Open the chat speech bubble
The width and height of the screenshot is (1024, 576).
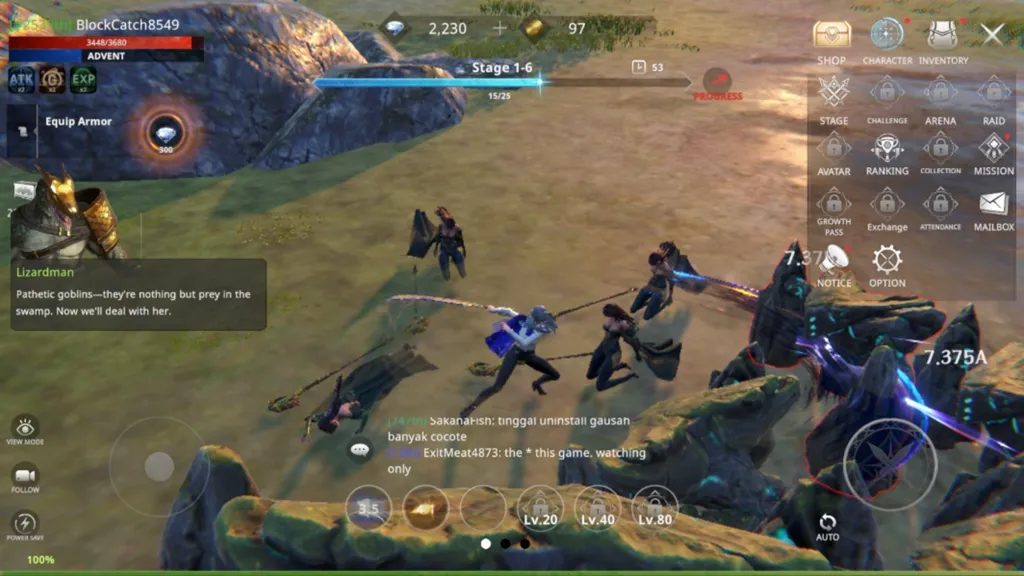point(360,451)
